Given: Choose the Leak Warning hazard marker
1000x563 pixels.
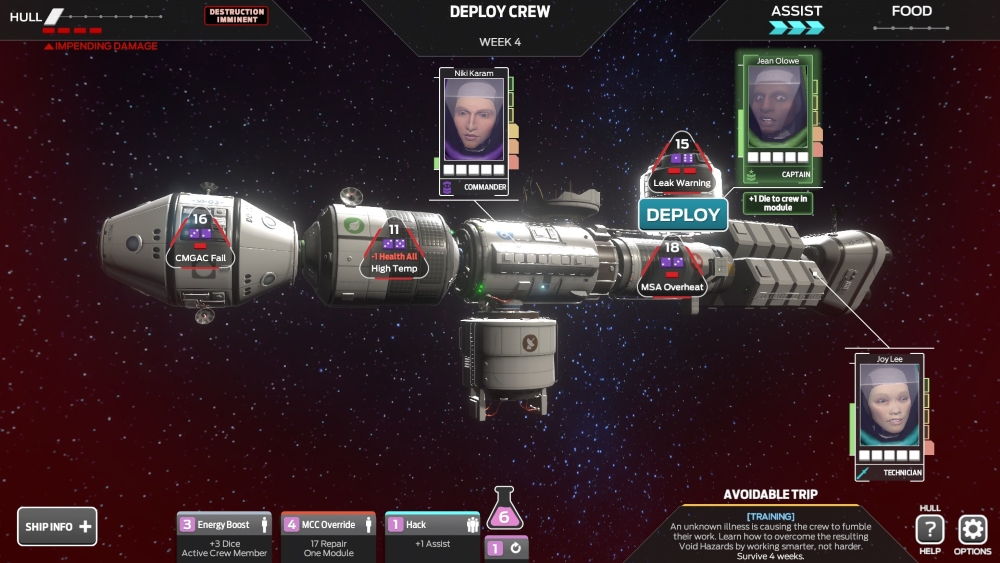Looking at the screenshot, I should click(682, 166).
